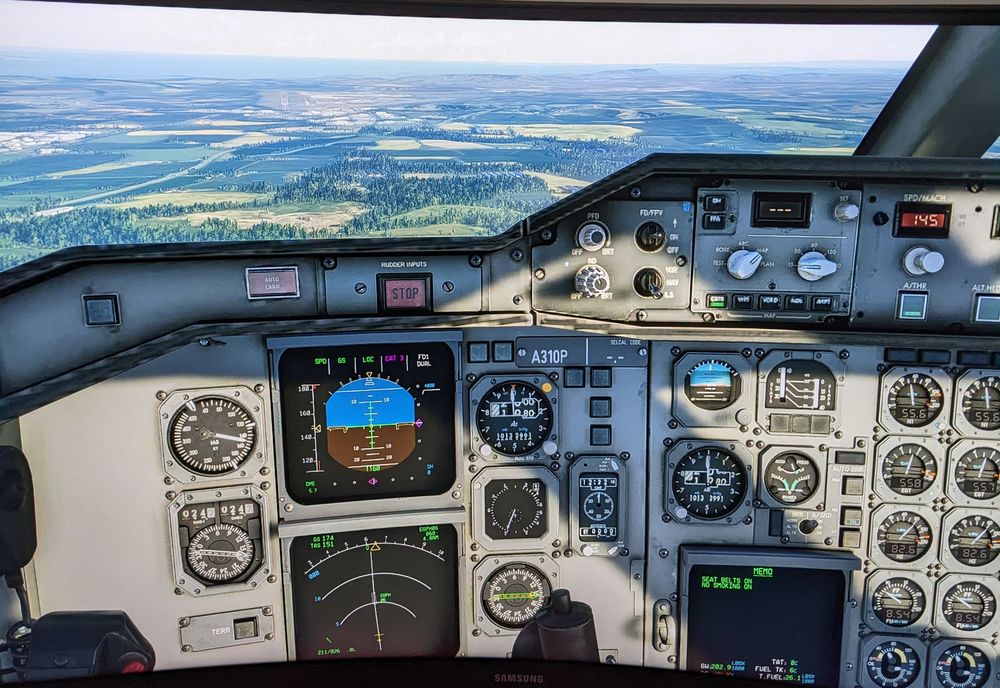Flip the FD/FPV on-off switch

(649, 235)
